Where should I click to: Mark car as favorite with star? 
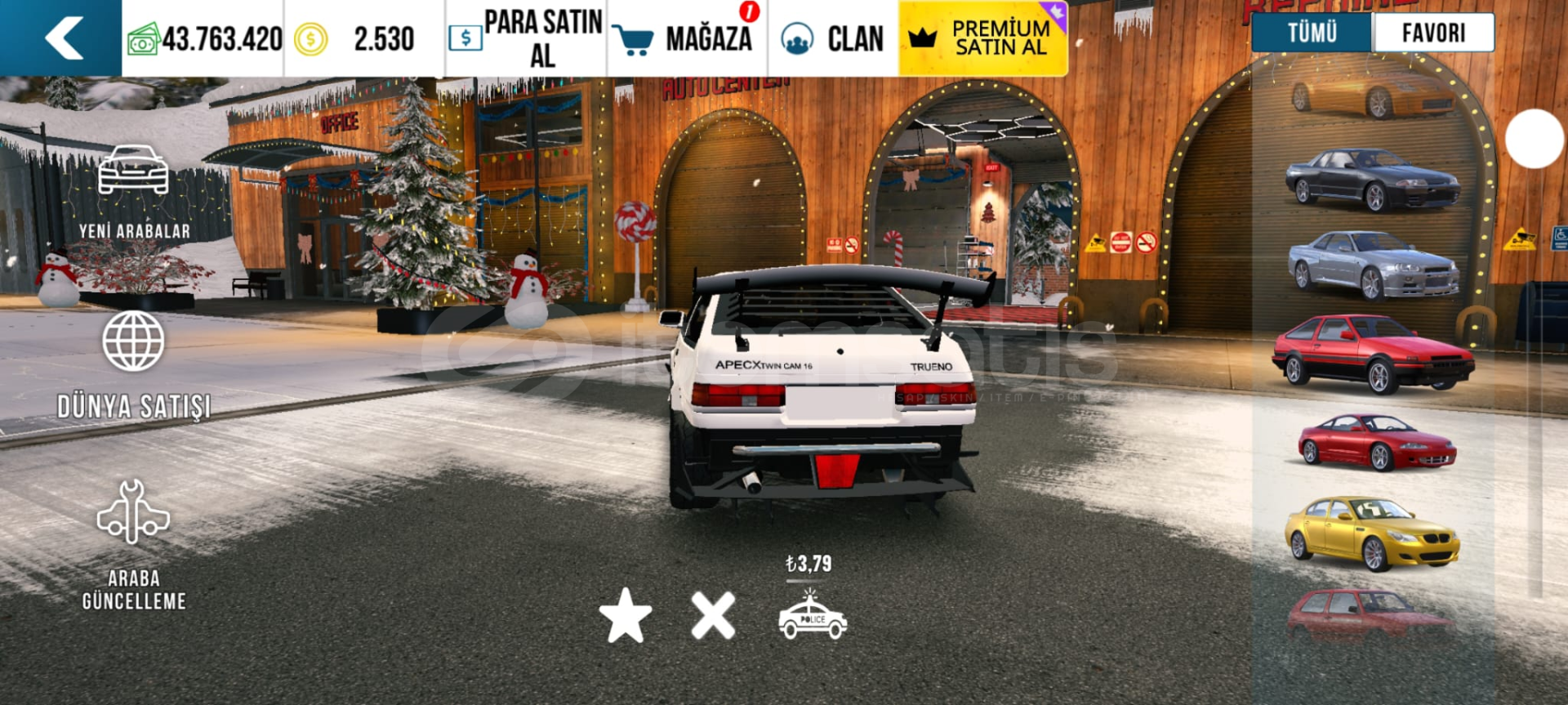tap(626, 615)
